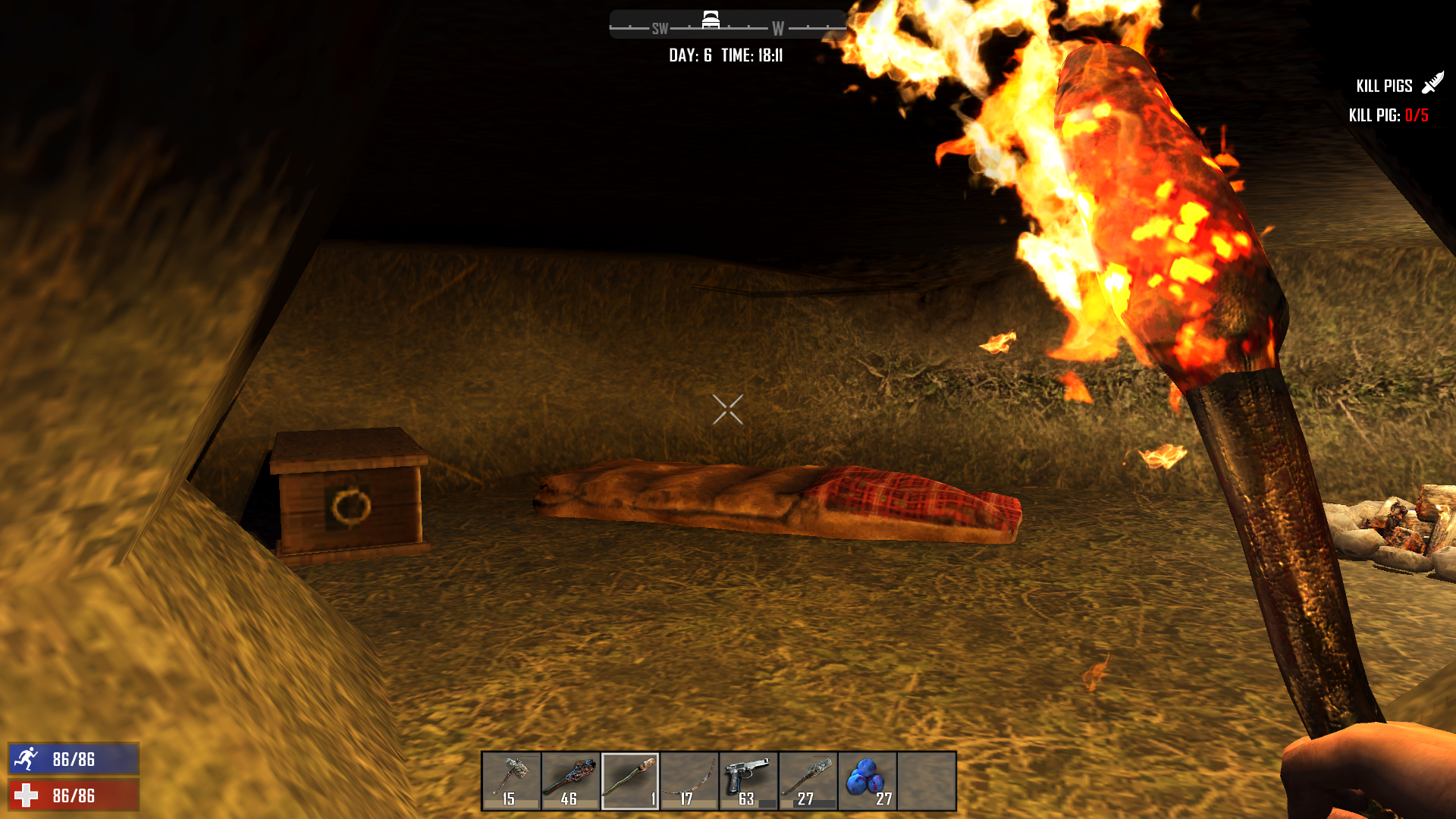
Task: Choose the selected torch slot
Action: 630,781
